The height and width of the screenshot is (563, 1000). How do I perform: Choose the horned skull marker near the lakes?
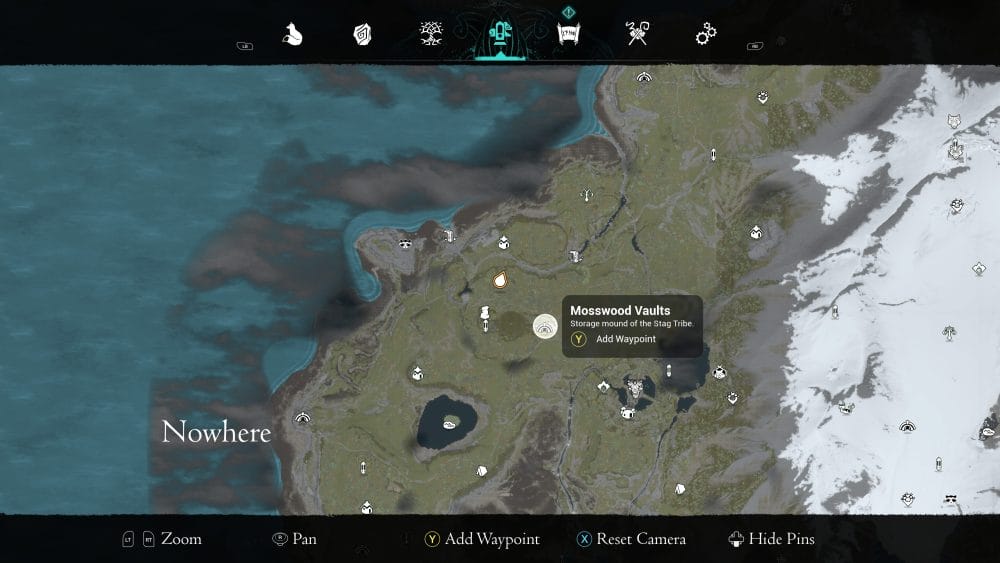coord(634,387)
